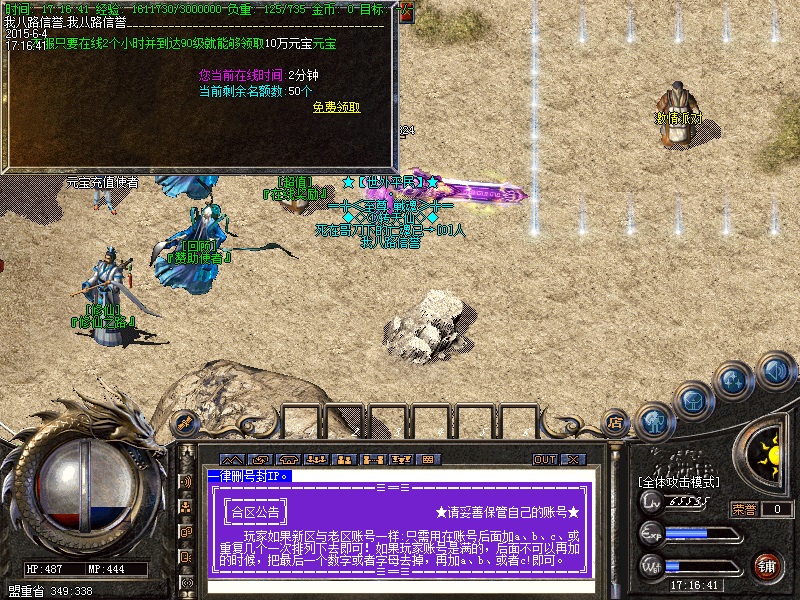800x600 pixels.
Task: Open the character equipment panel icon
Action: [653, 422]
